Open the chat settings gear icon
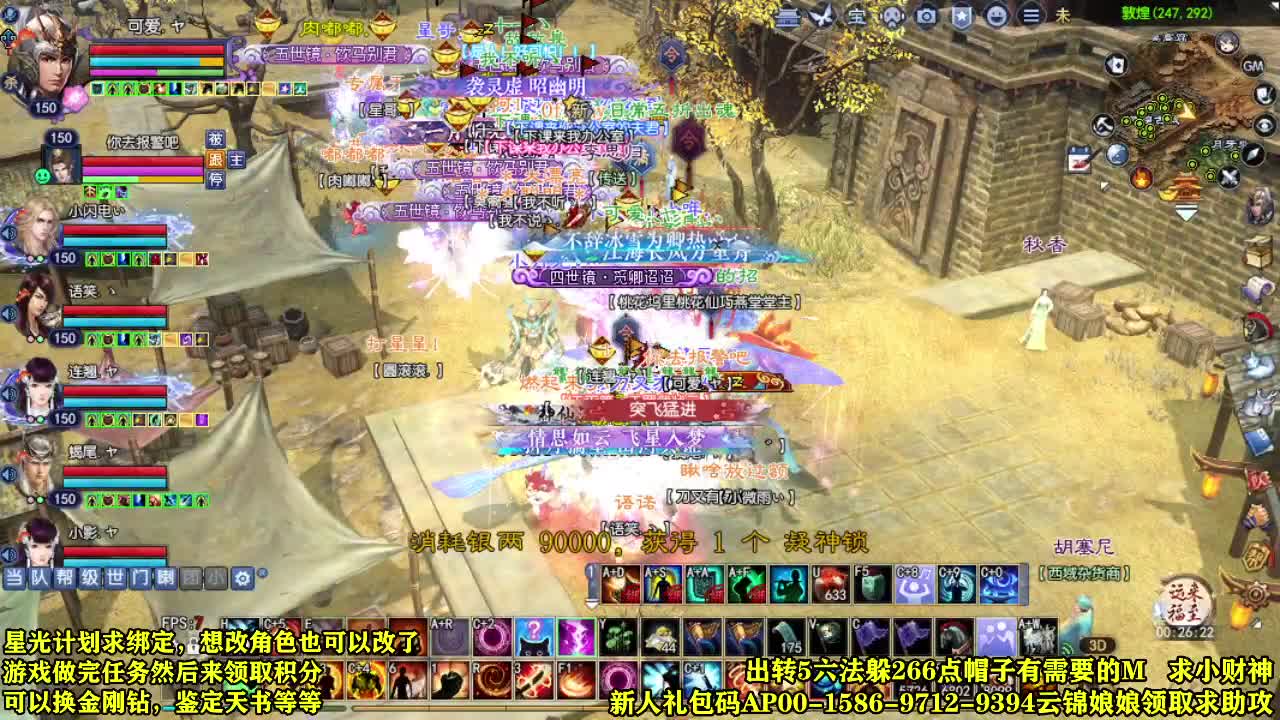The height and width of the screenshot is (720, 1280). click(242, 577)
